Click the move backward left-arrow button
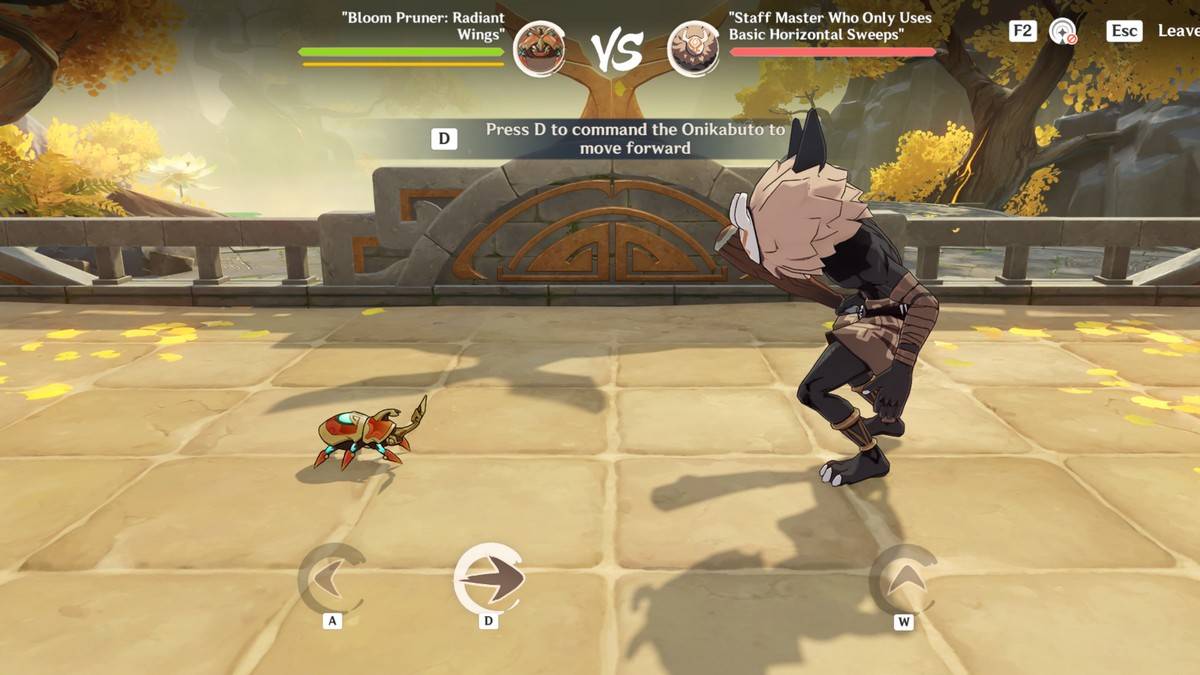This screenshot has width=1200, height=675. [332, 578]
